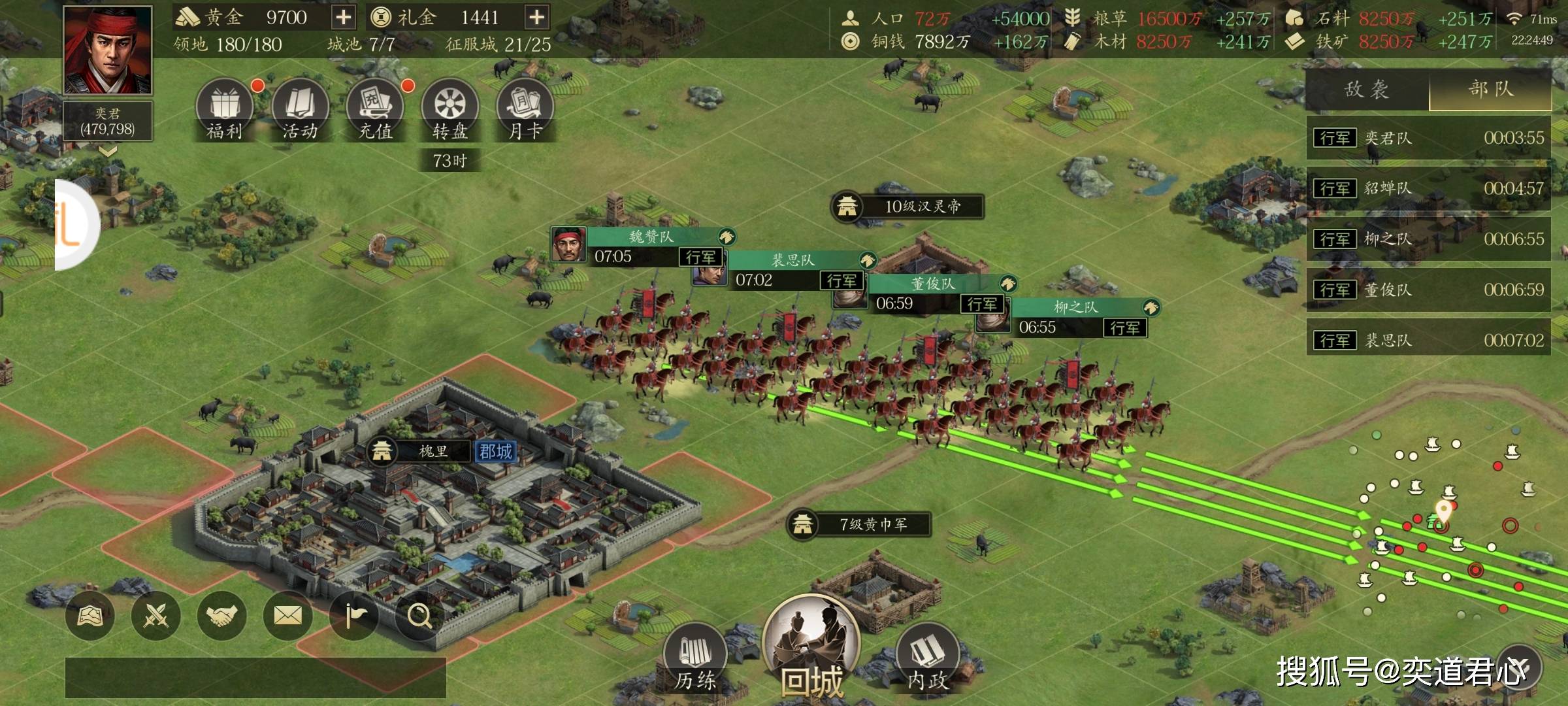Screen dimensions: 1568x706
Task: Spin the 转盘 wheel icon
Action: click(450, 110)
